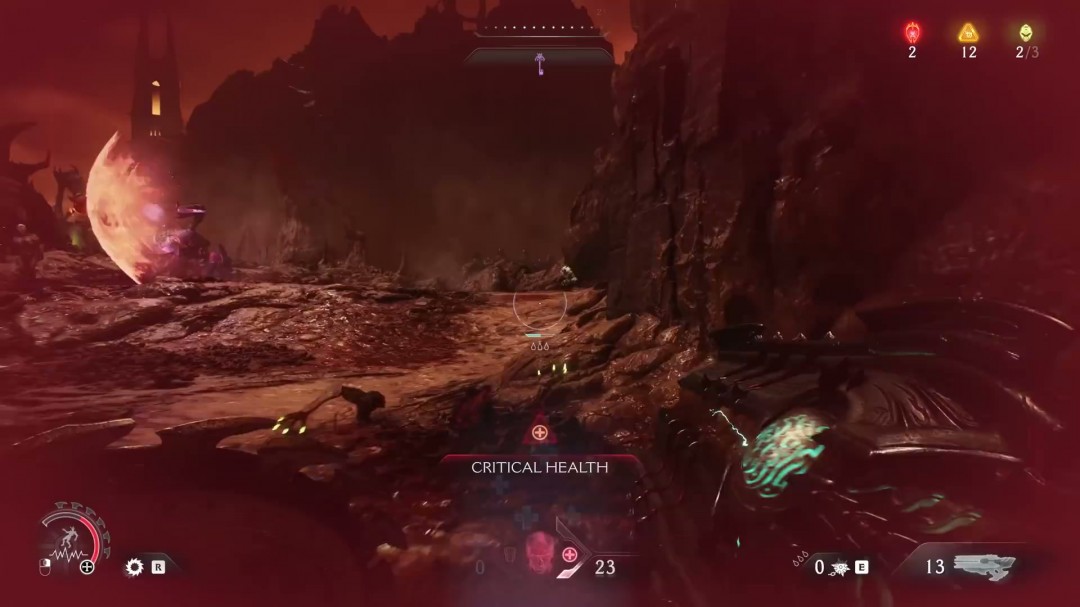Screen dimensions: 1080x607
Task: Click the green wraithstone counter icon
Action: click(1024, 32)
